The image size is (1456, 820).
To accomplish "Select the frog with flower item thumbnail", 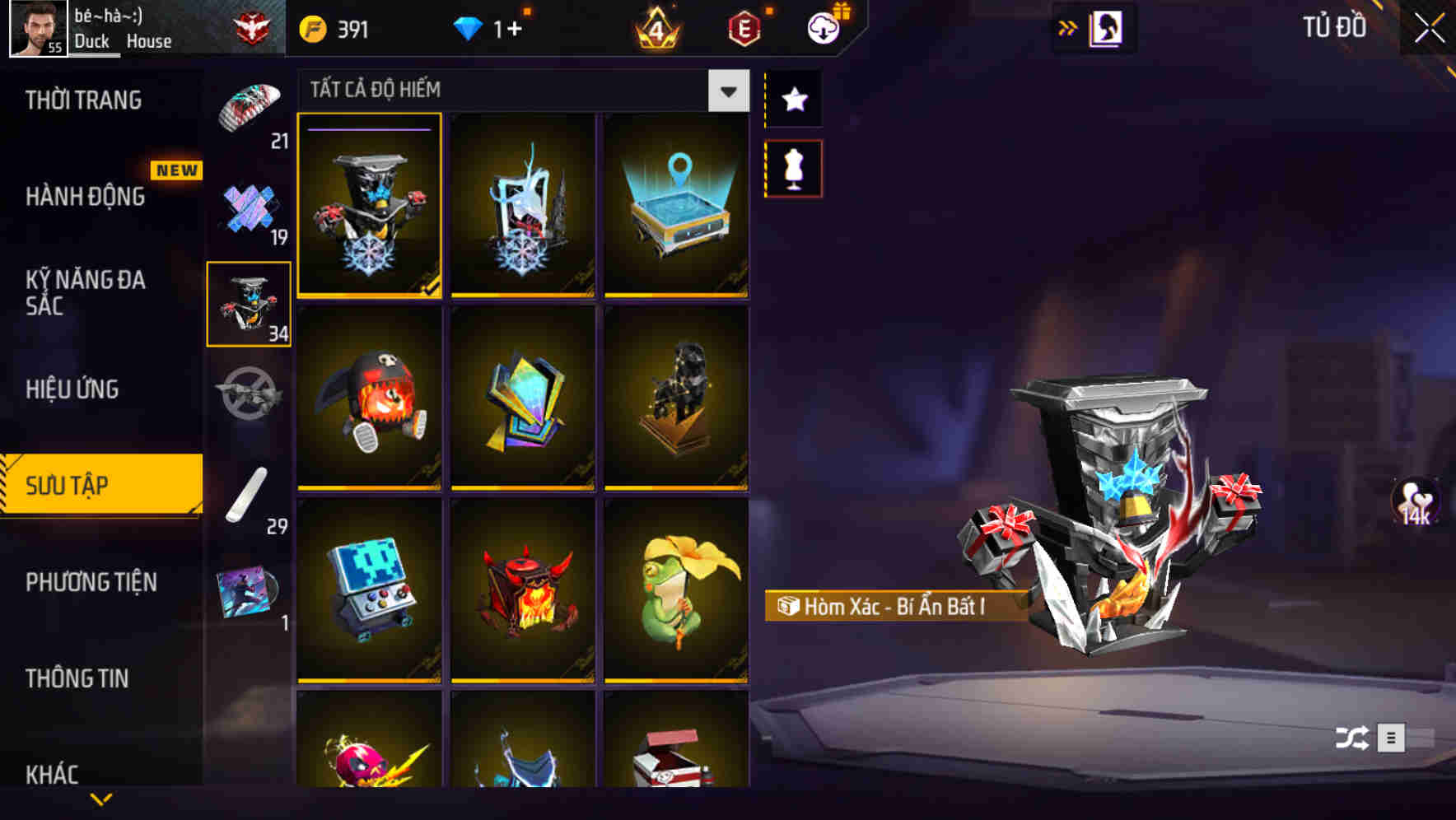I will (x=676, y=593).
